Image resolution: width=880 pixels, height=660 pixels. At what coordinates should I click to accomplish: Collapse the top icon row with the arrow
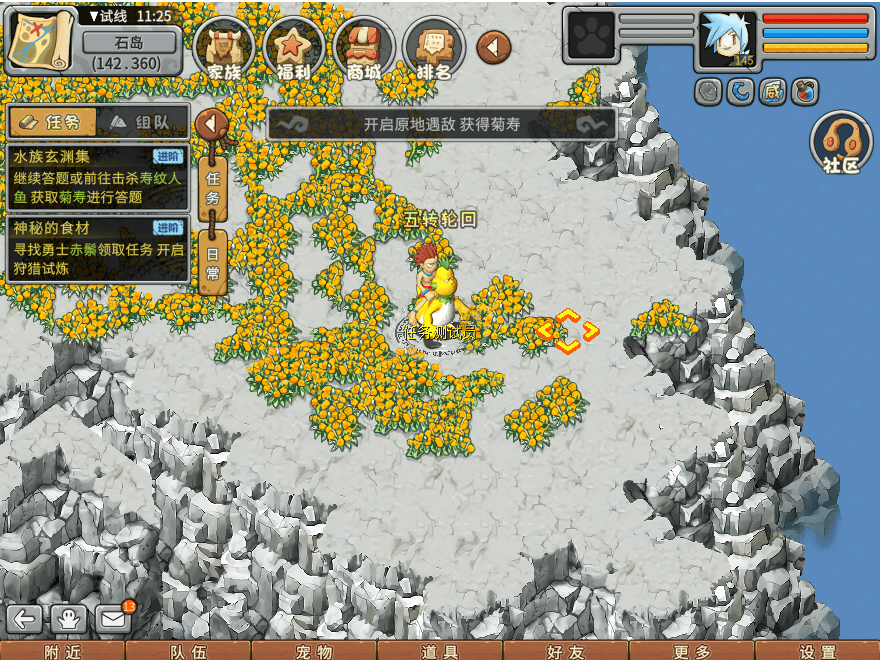494,46
